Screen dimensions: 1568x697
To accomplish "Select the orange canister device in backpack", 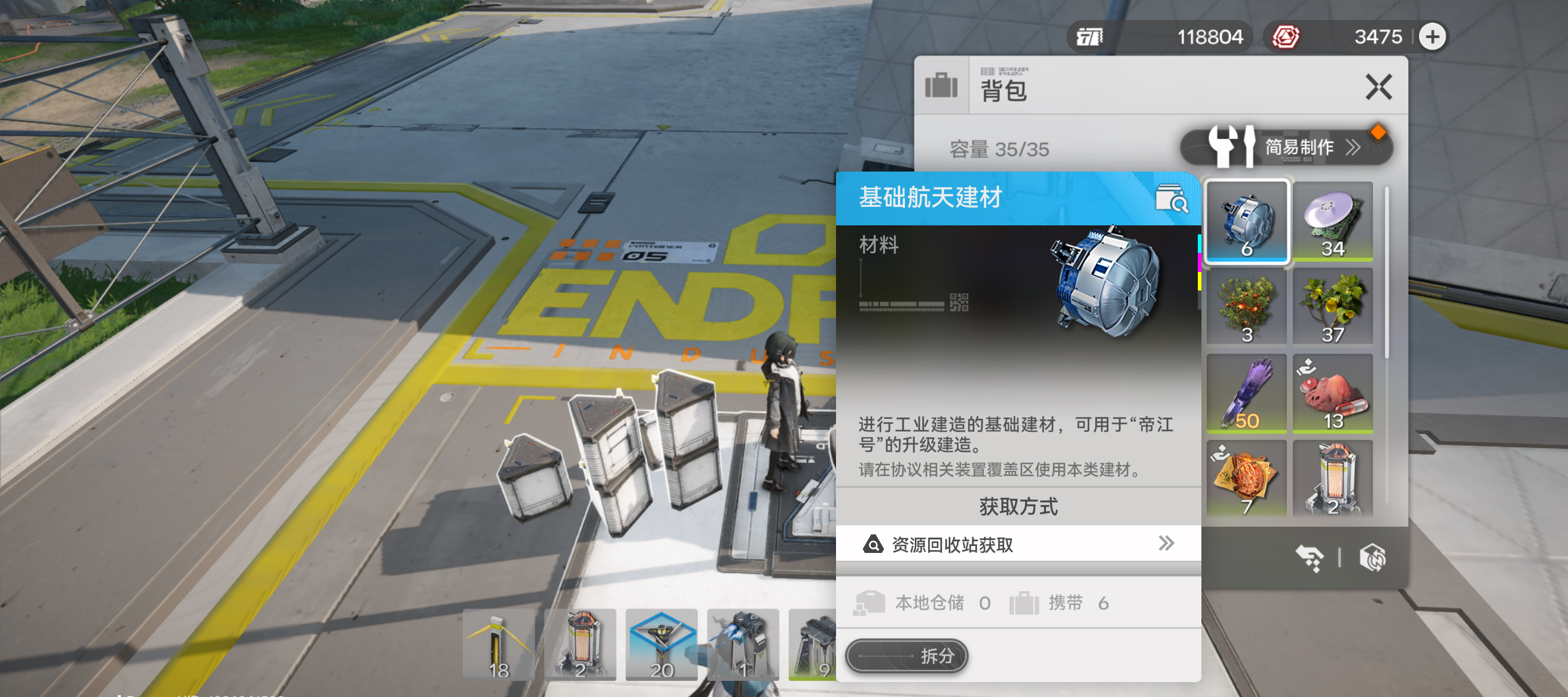I will point(1332,479).
